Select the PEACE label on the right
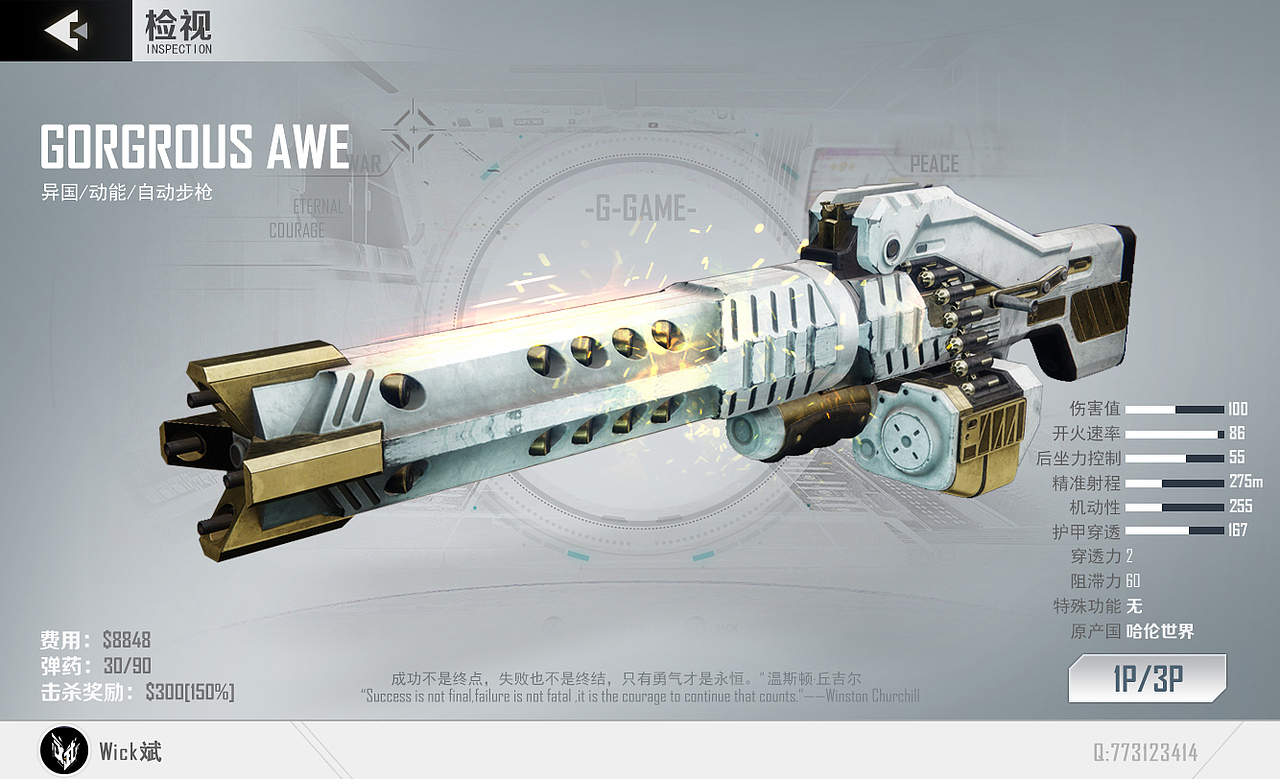The image size is (1280, 779). click(935, 163)
